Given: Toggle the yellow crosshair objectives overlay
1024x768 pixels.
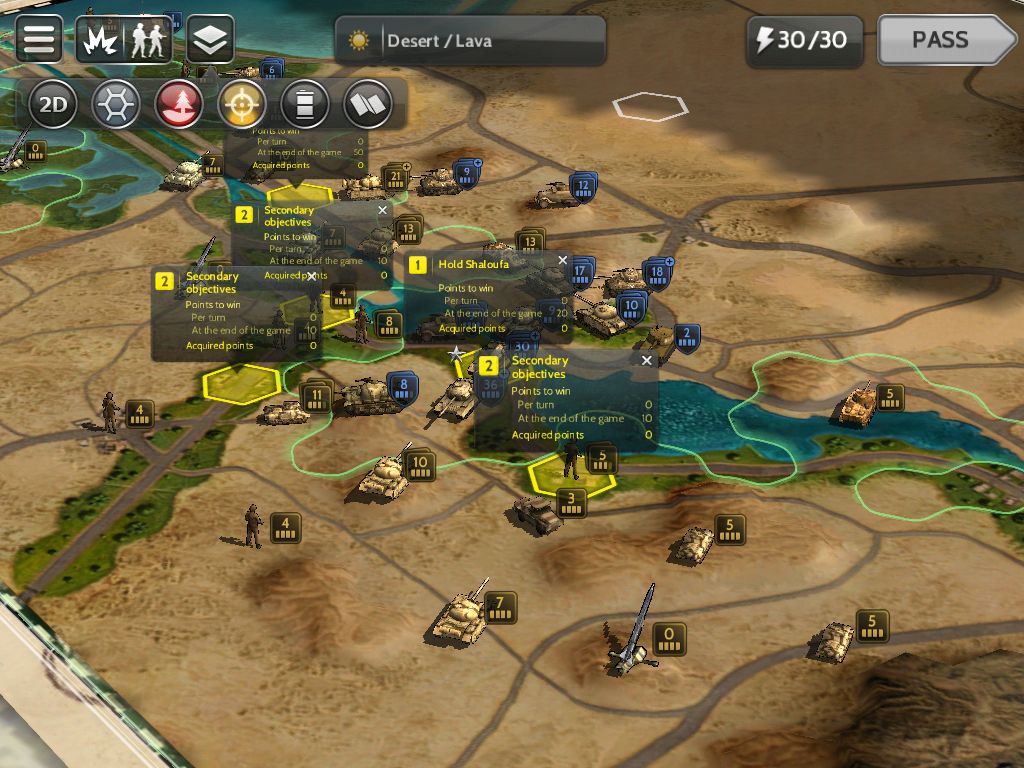Looking at the screenshot, I should point(243,104).
